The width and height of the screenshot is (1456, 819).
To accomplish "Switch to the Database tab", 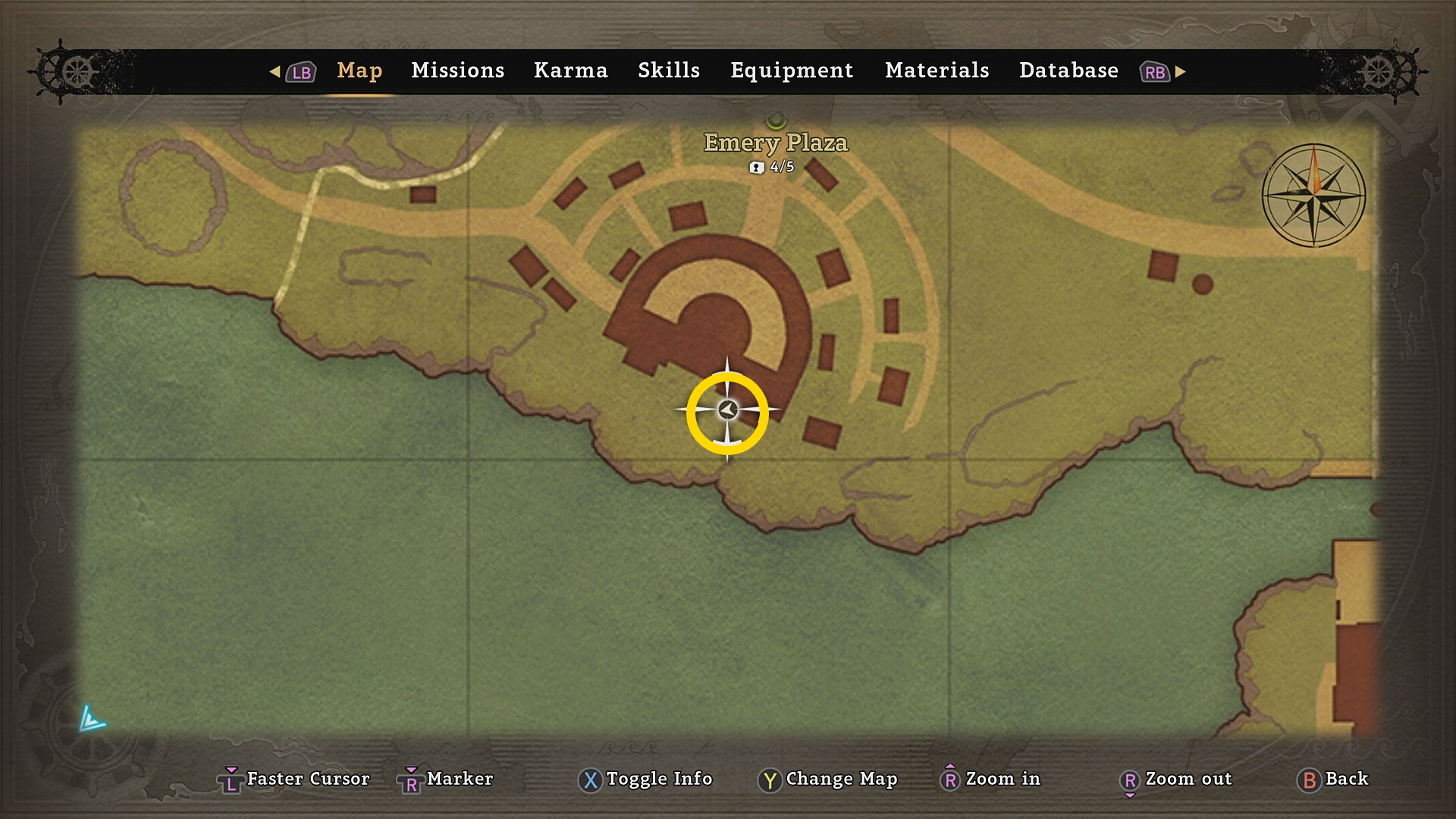I will (1068, 71).
